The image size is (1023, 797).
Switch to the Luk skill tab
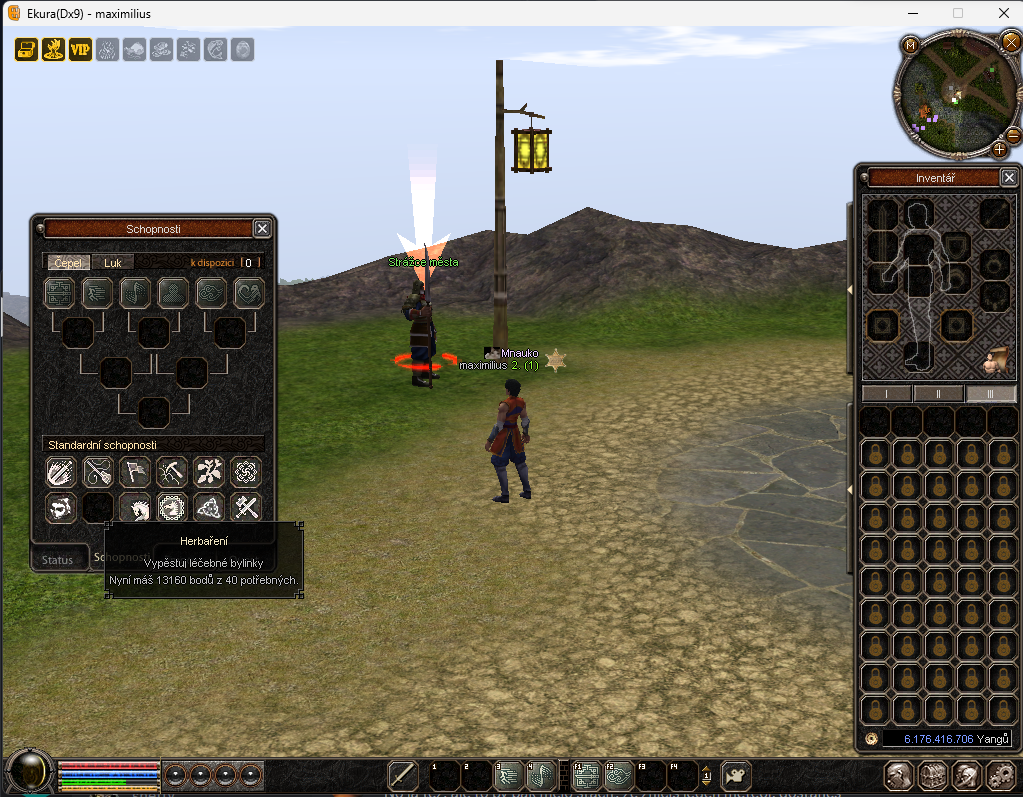[x=112, y=262]
